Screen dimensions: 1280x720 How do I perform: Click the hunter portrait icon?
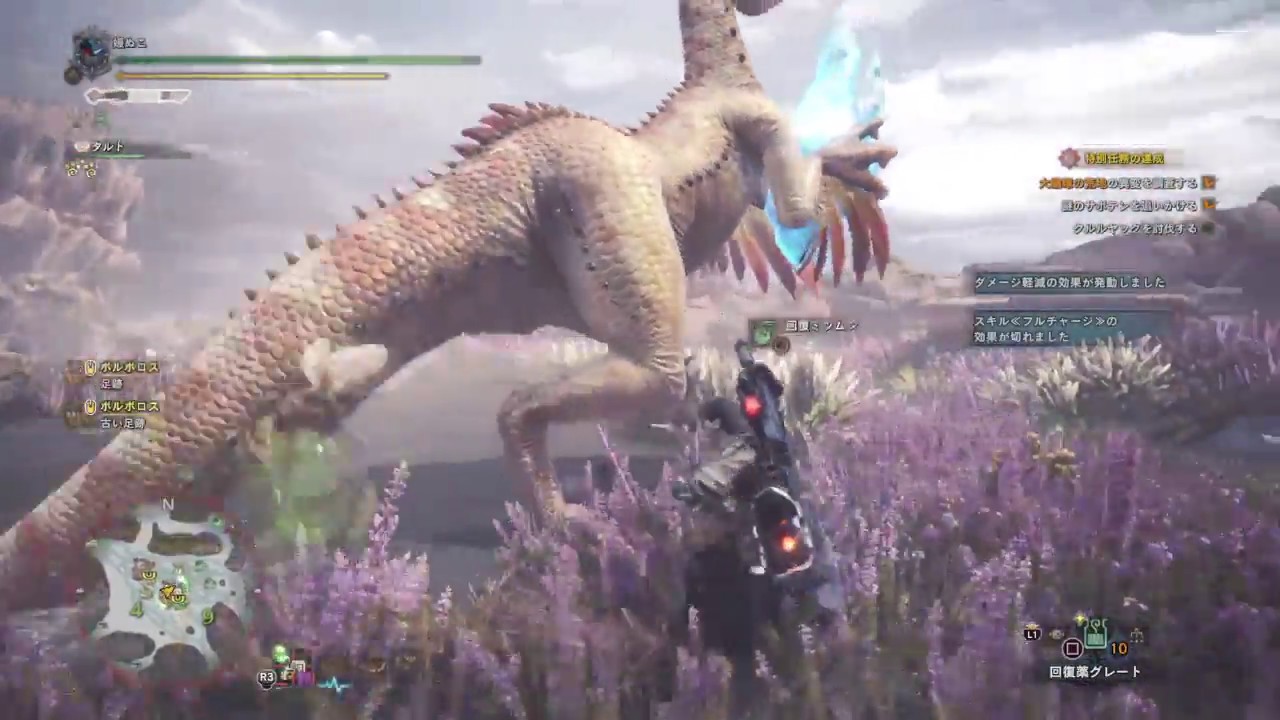click(91, 54)
